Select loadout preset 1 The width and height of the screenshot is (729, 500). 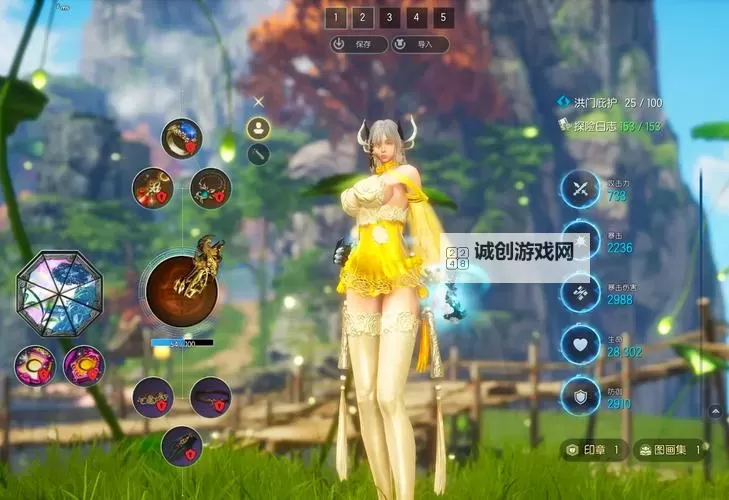[336, 17]
